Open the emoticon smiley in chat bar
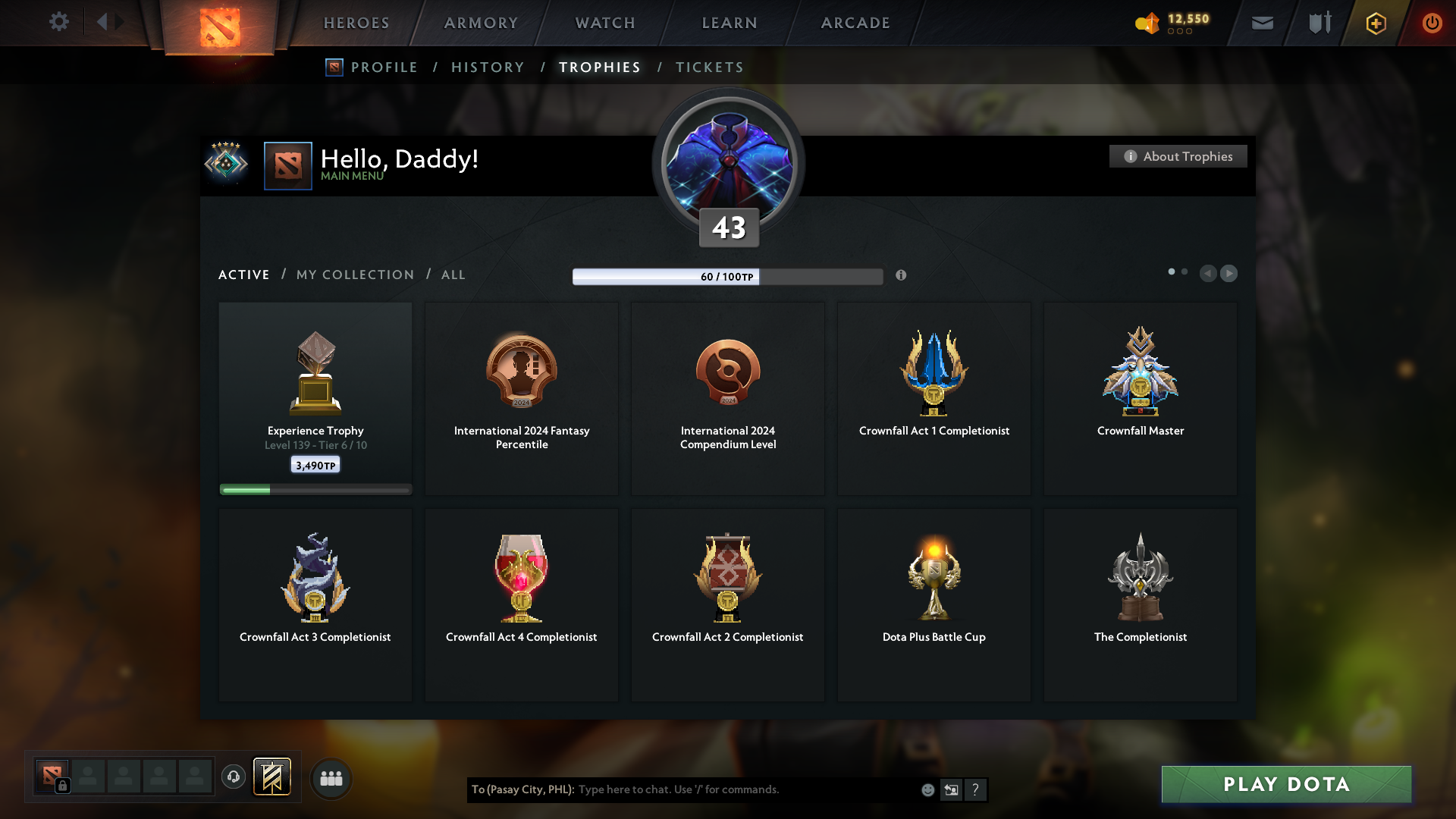1456x819 pixels. [927, 789]
